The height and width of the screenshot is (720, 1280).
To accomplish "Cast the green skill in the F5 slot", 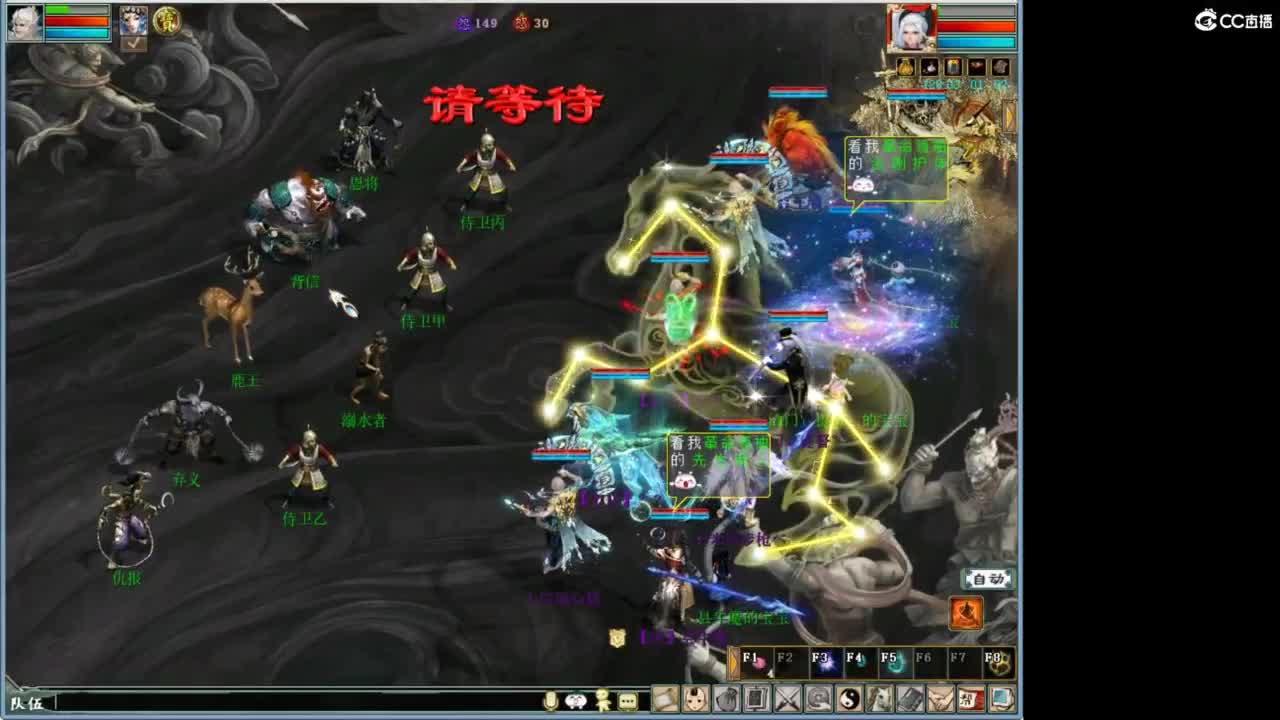I will pyautogui.click(x=893, y=663).
